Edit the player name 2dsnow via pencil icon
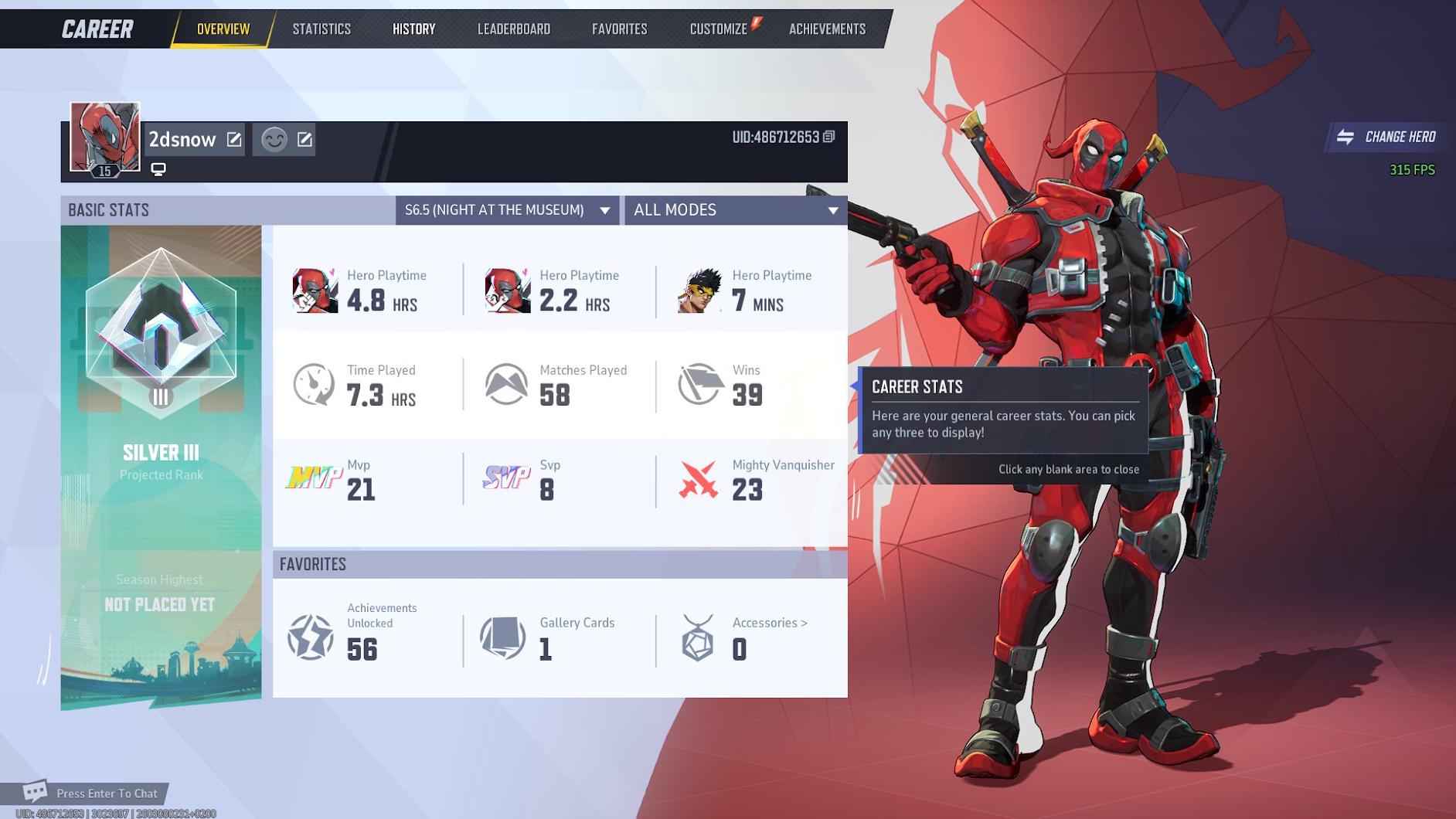The width and height of the screenshot is (1456, 819). point(234,139)
